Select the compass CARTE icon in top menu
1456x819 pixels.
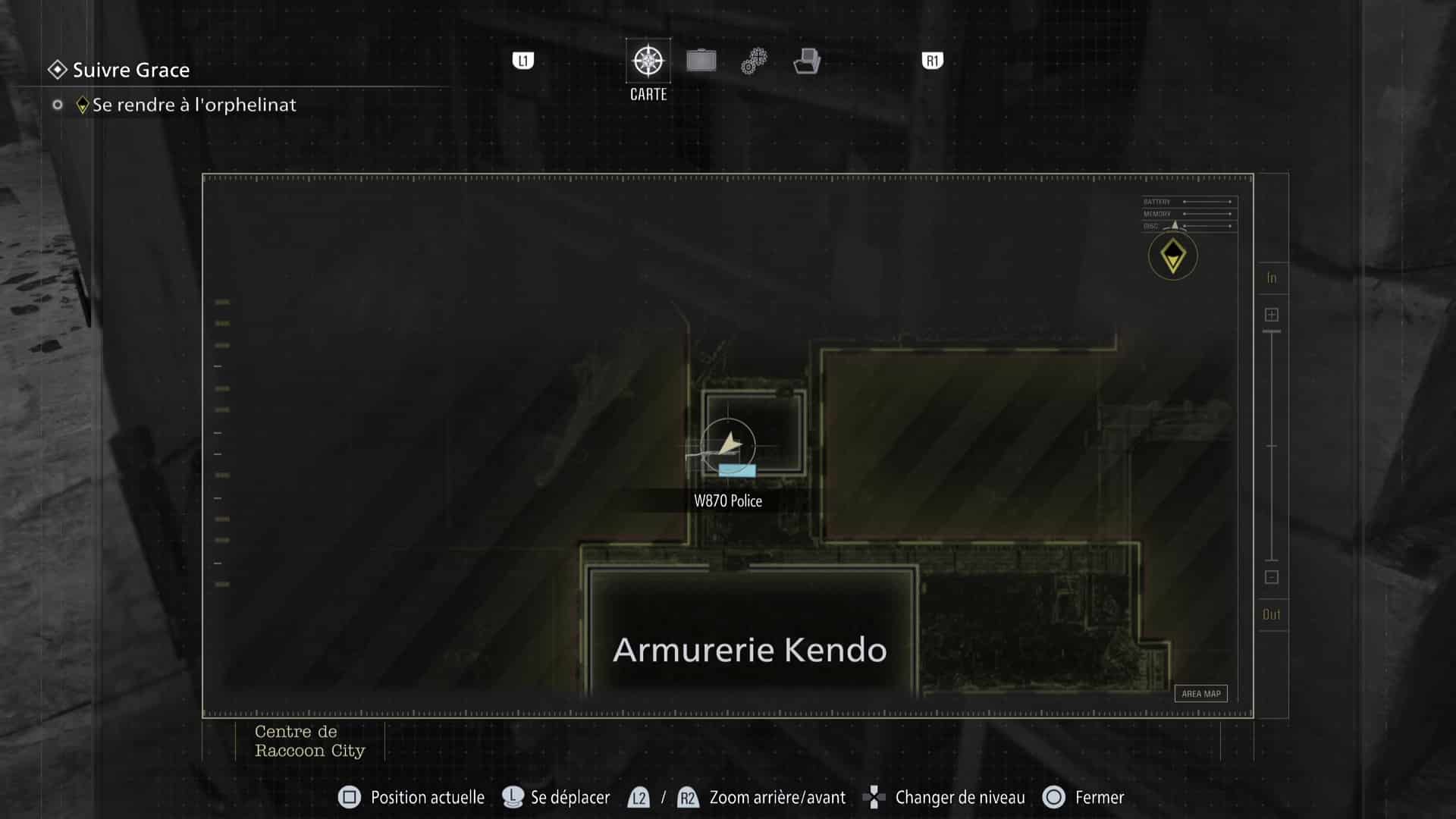click(x=648, y=61)
